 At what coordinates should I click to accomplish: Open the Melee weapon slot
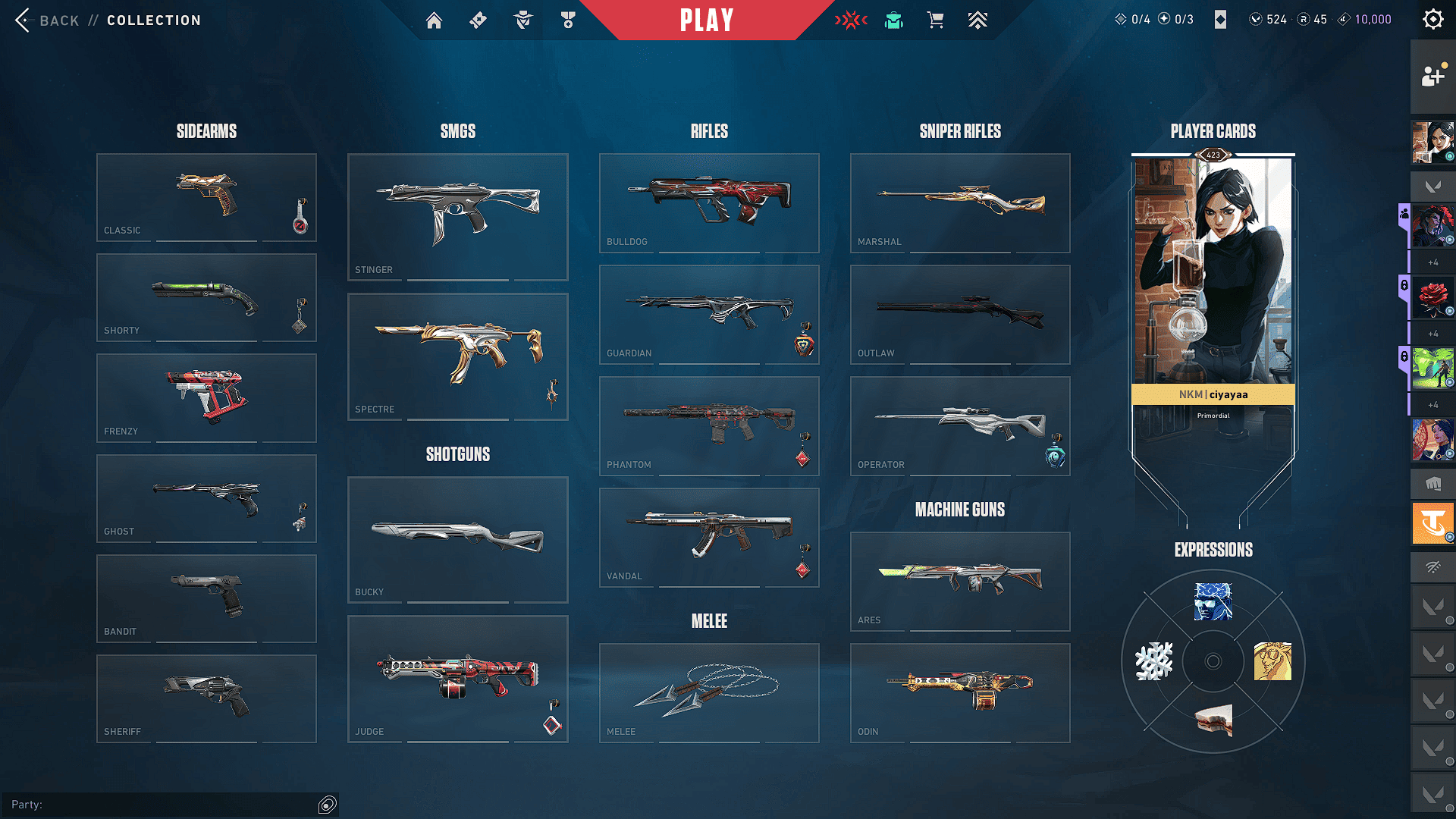tap(709, 692)
